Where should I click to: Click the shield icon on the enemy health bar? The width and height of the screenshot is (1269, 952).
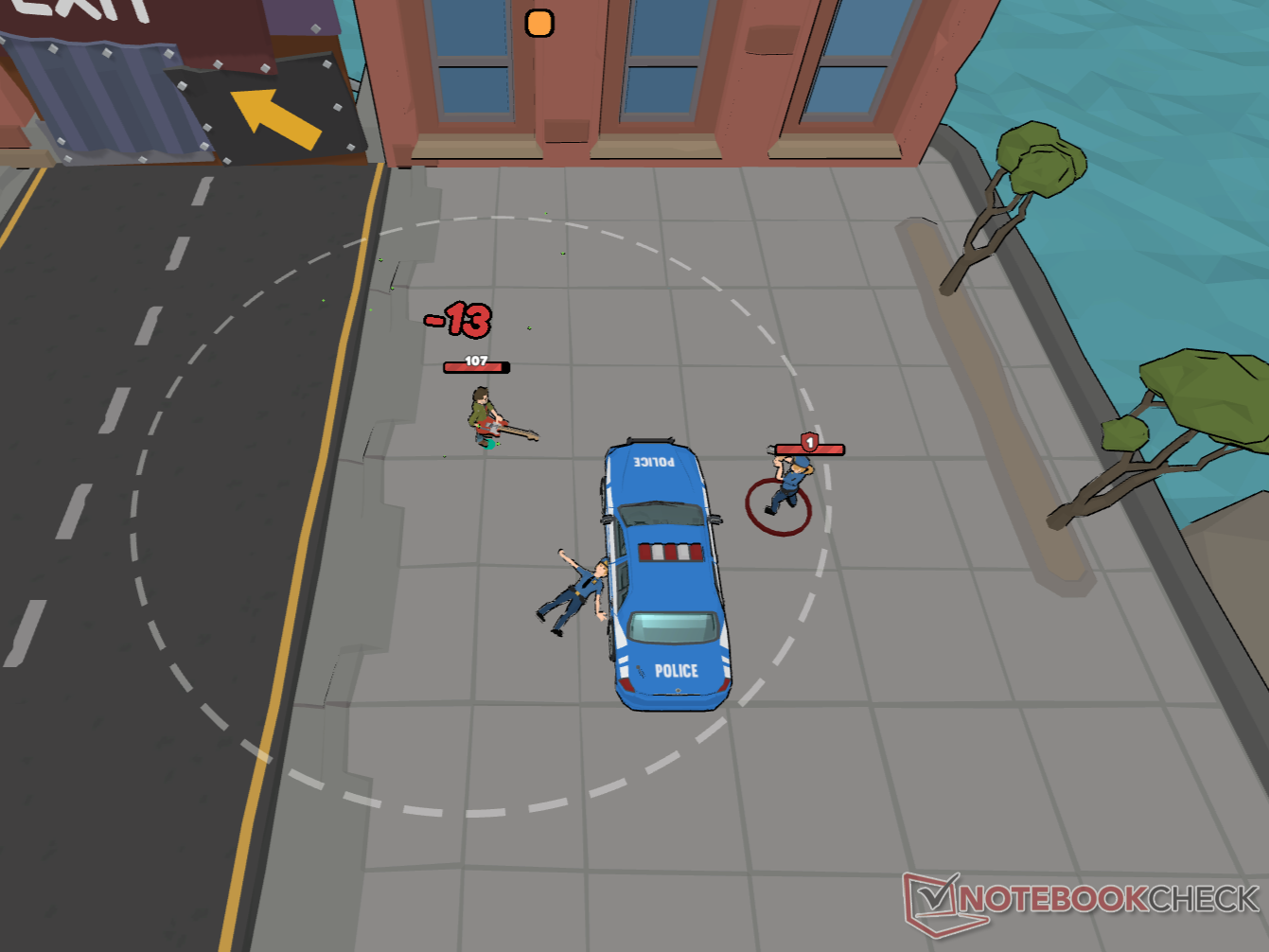tap(809, 441)
